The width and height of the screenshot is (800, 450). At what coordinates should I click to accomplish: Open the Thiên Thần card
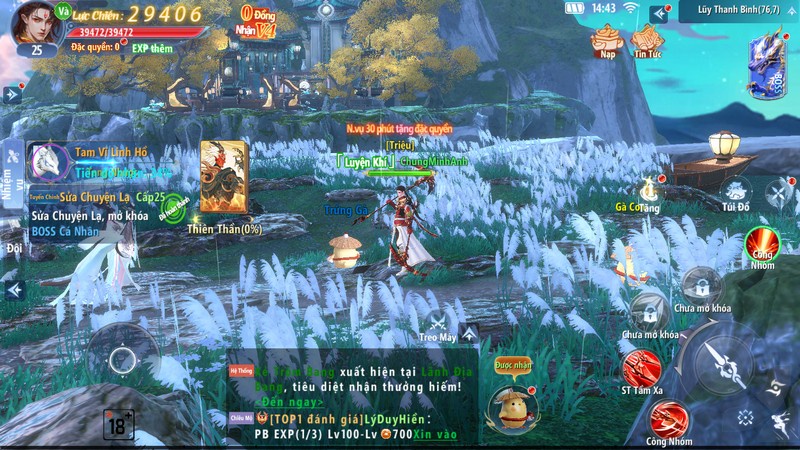(223, 179)
